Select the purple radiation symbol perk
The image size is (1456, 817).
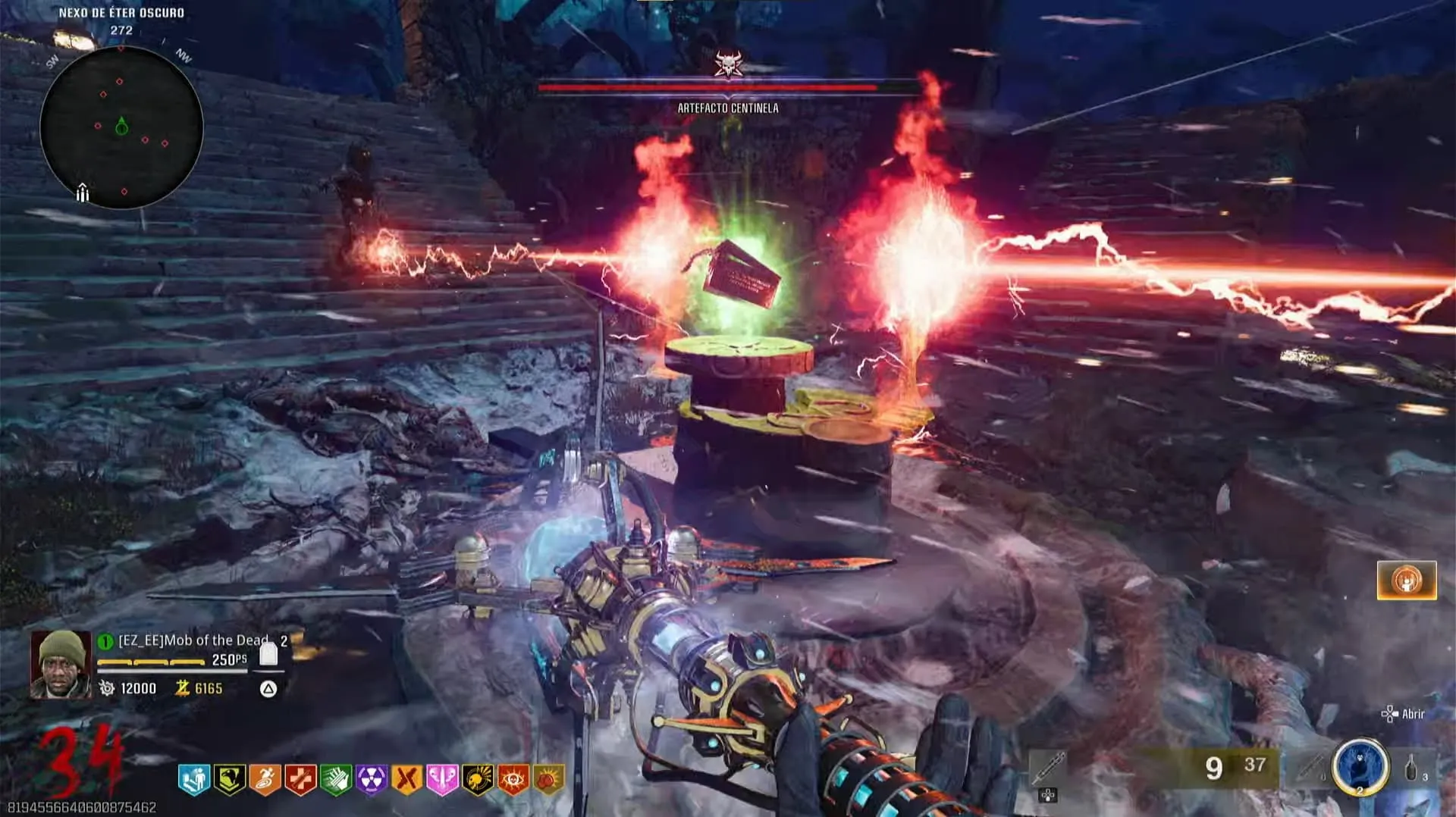pyautogui.click(x=372, y=779)
